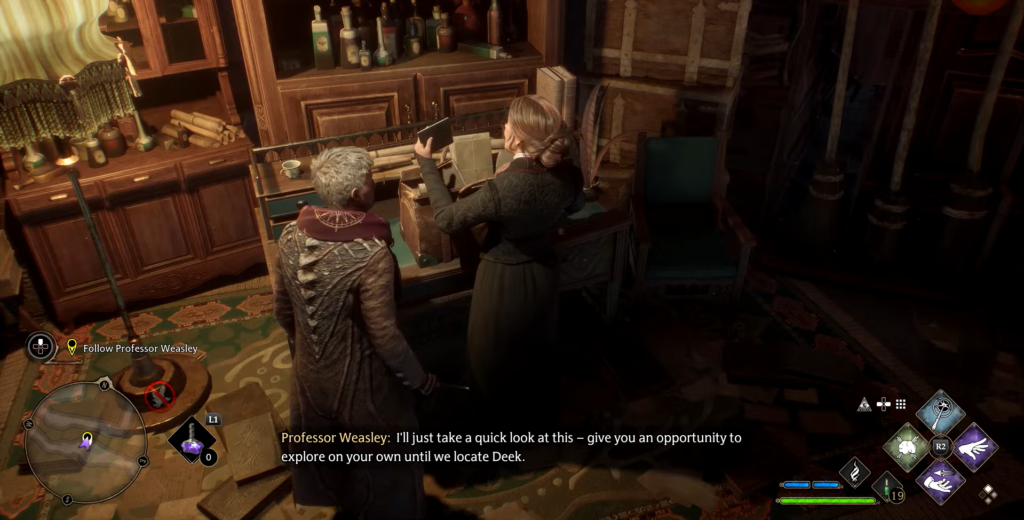Screen dimensions: 1024x520
Task: Drink the Wiggenweld healing potion
Action: point(888,488)
